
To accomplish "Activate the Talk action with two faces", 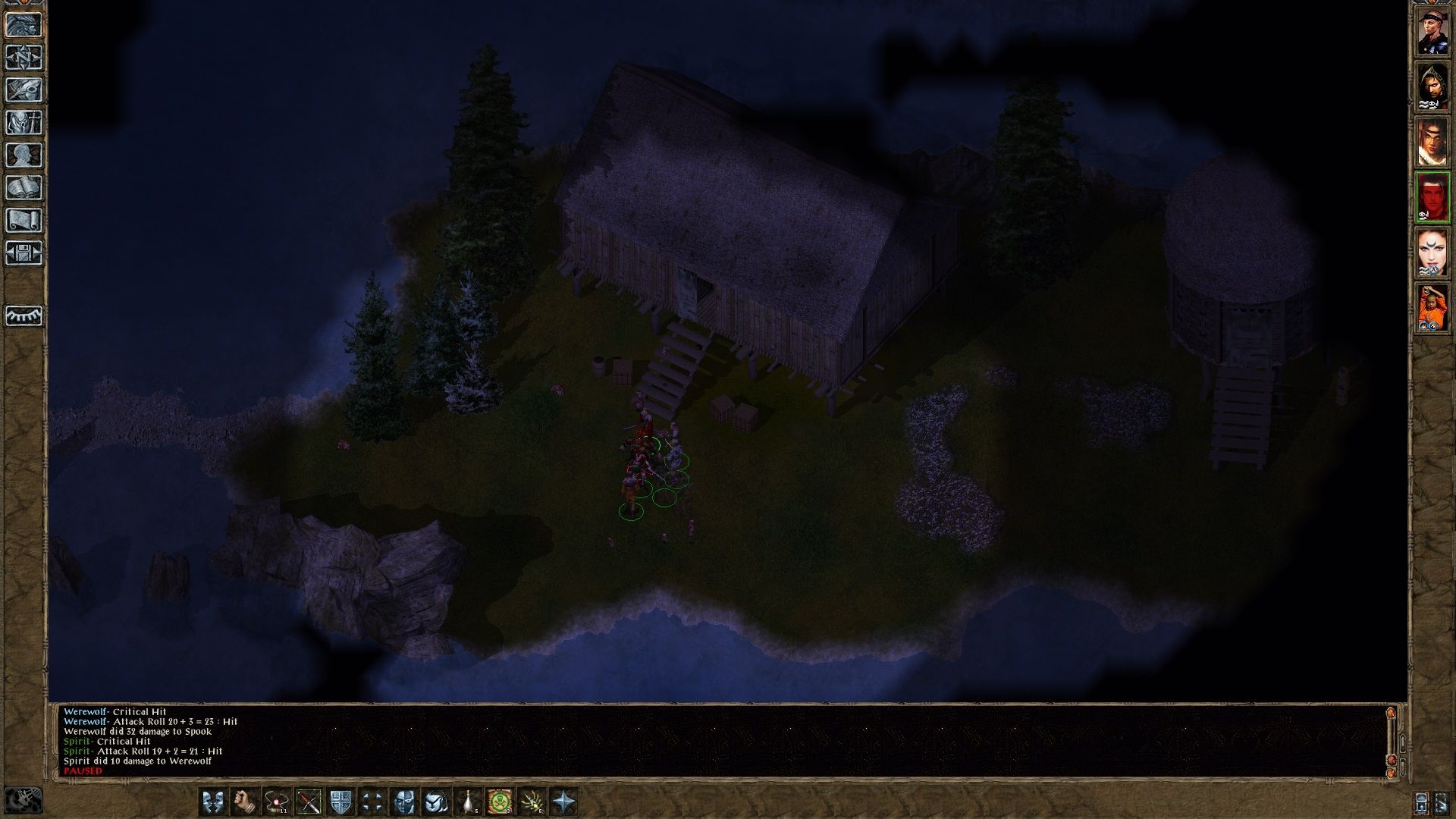I will 213,802.
